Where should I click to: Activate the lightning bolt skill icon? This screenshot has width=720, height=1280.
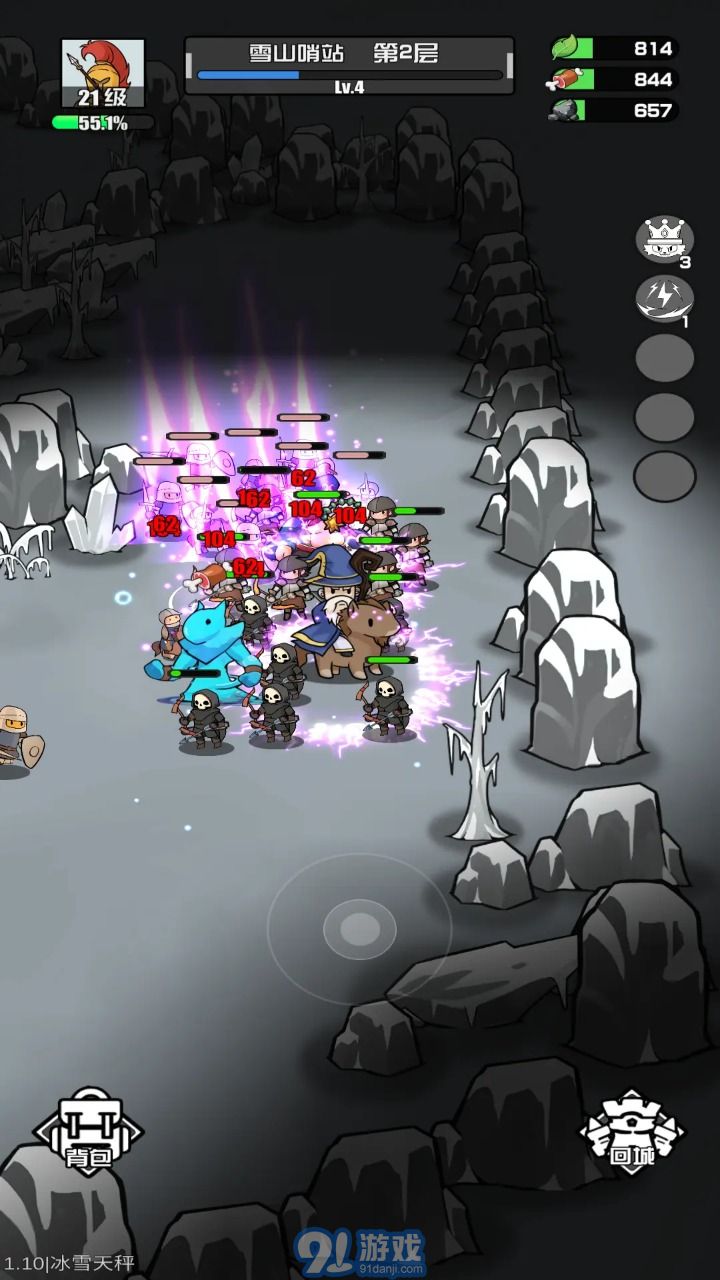coord(664,298)
